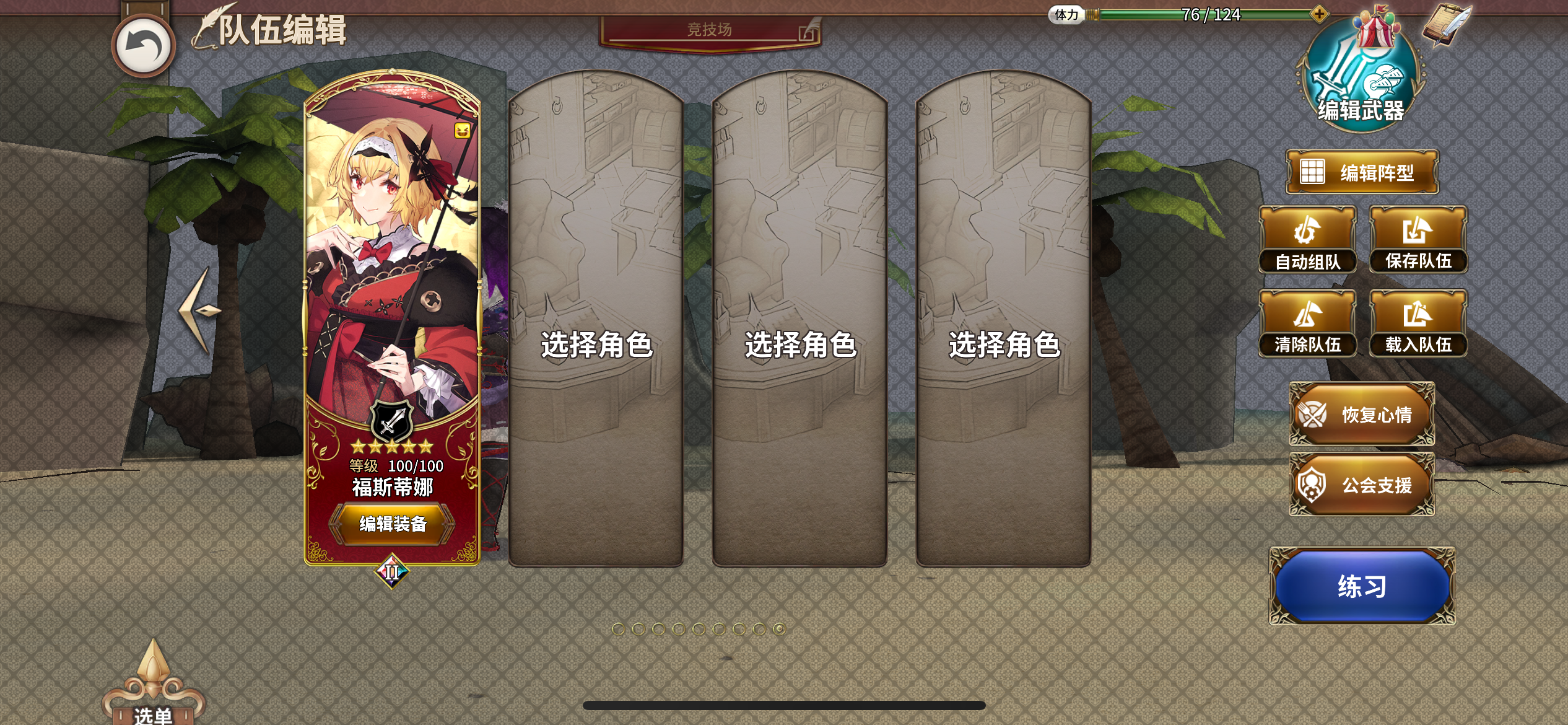Image resolution: width=1568 pixels, height=725 pixels.
Task: Go back with the return arrow button
Action: [144, 46]
